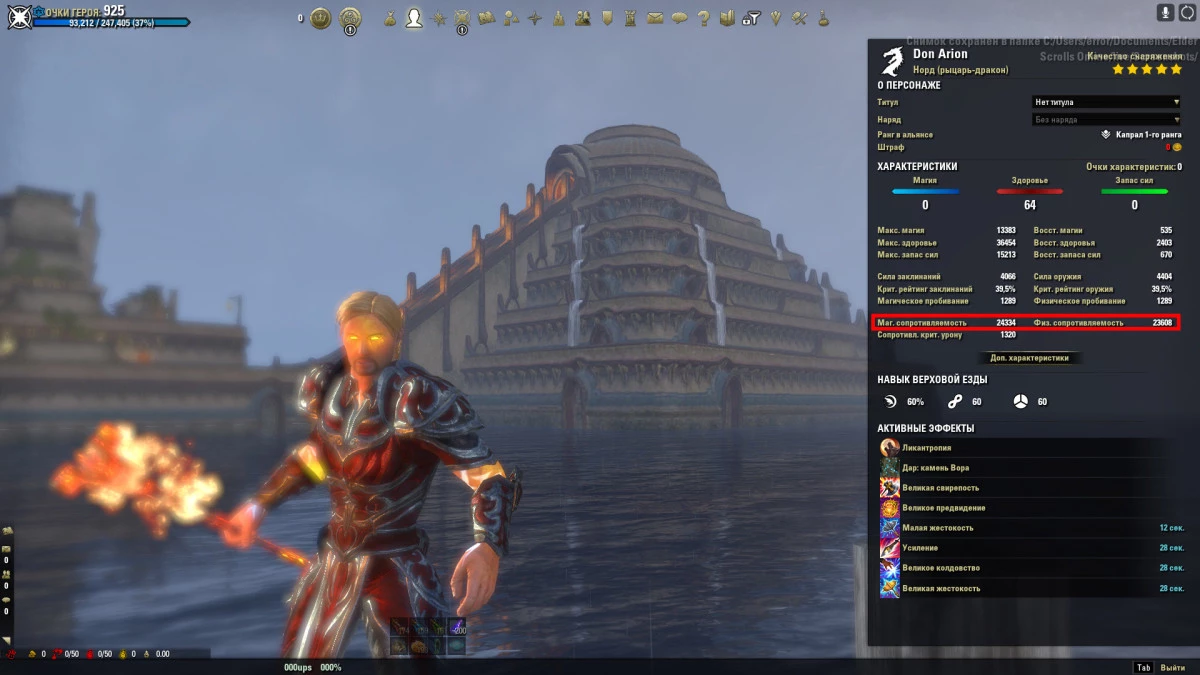This screenshot has width=1200, height=675.
Task: Click the 'Доп. характеристики' button
Action: coord(1029,357)
